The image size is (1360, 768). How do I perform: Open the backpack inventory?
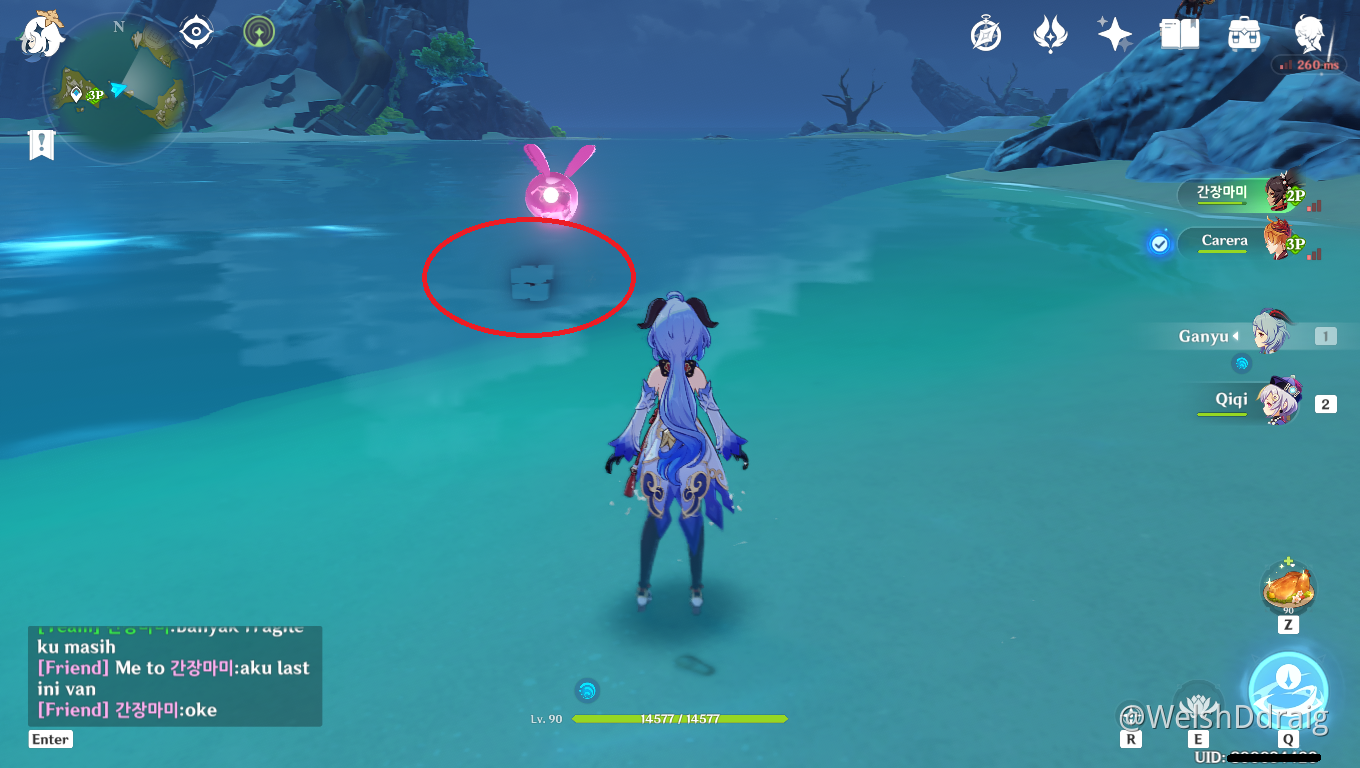[x=1244, y=35]
